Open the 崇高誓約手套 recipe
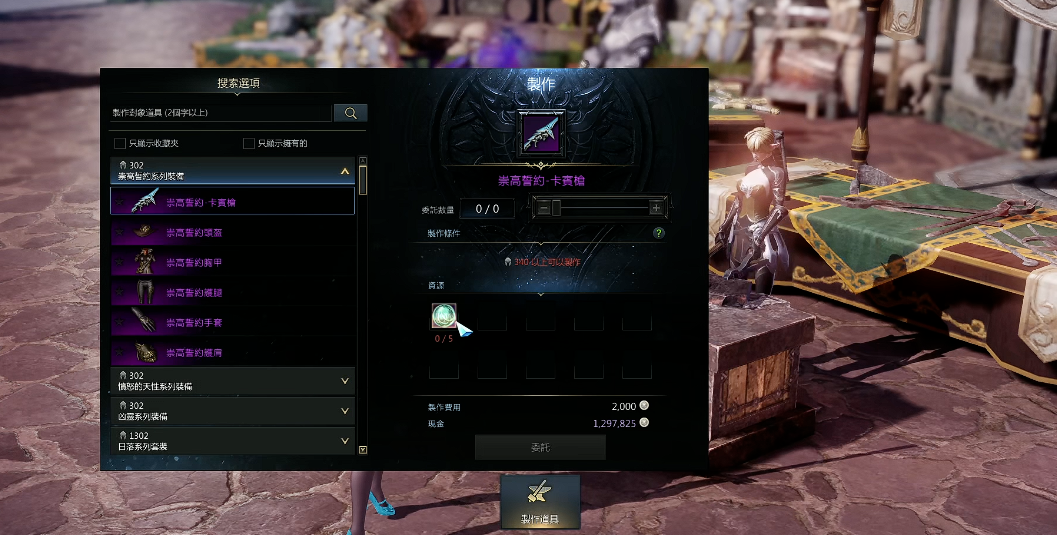This screenshot has width=1057, height=535. coord(232,322)
